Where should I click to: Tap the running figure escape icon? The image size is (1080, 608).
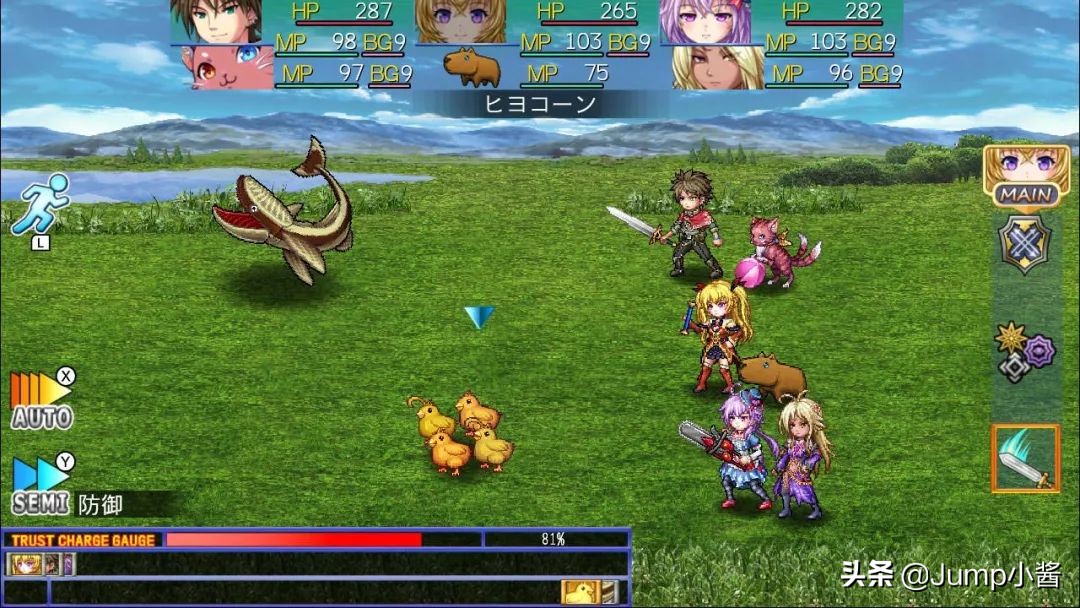(x=40, y=205)
